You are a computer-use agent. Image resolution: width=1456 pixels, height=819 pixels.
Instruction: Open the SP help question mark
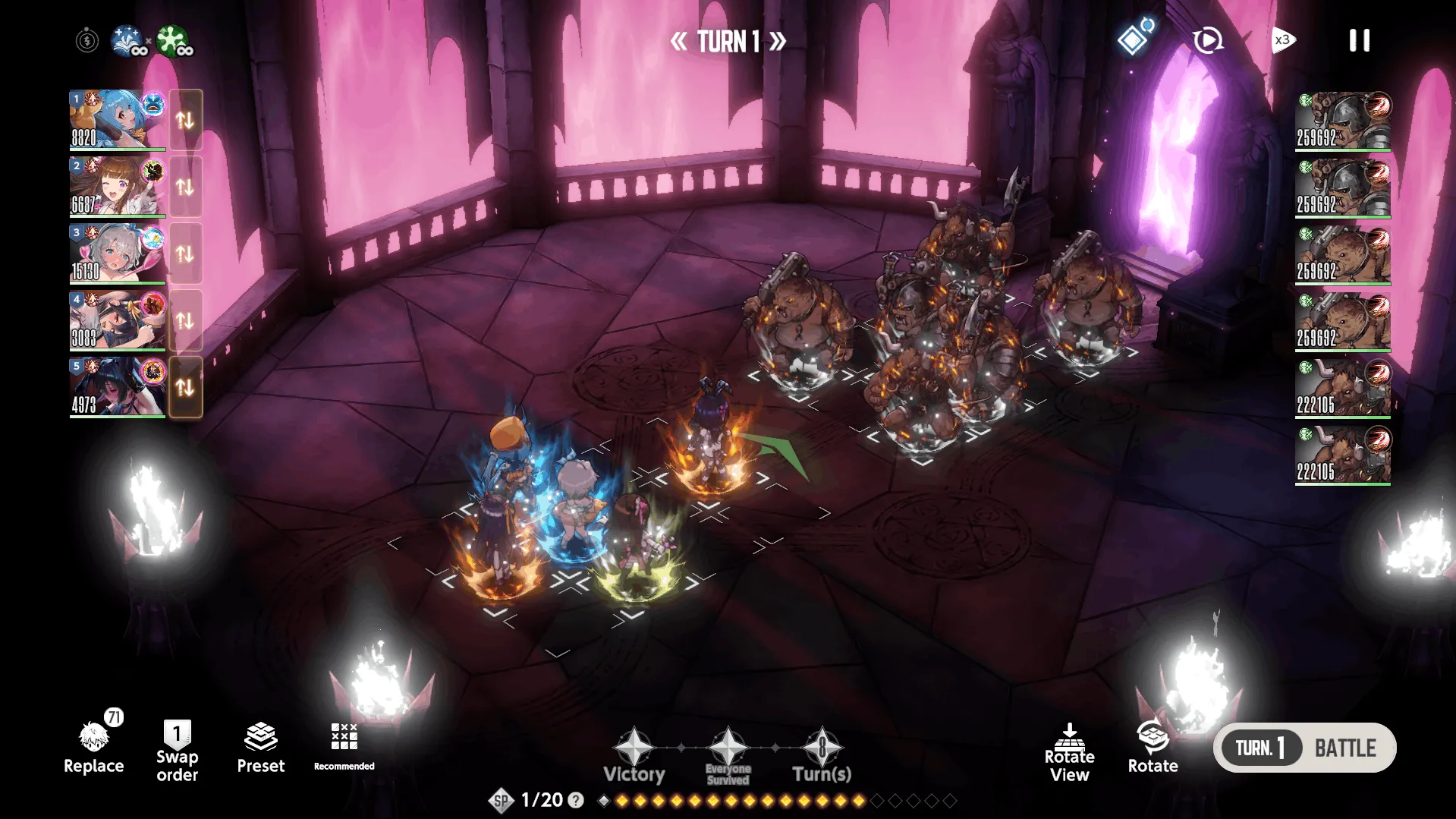576,800
